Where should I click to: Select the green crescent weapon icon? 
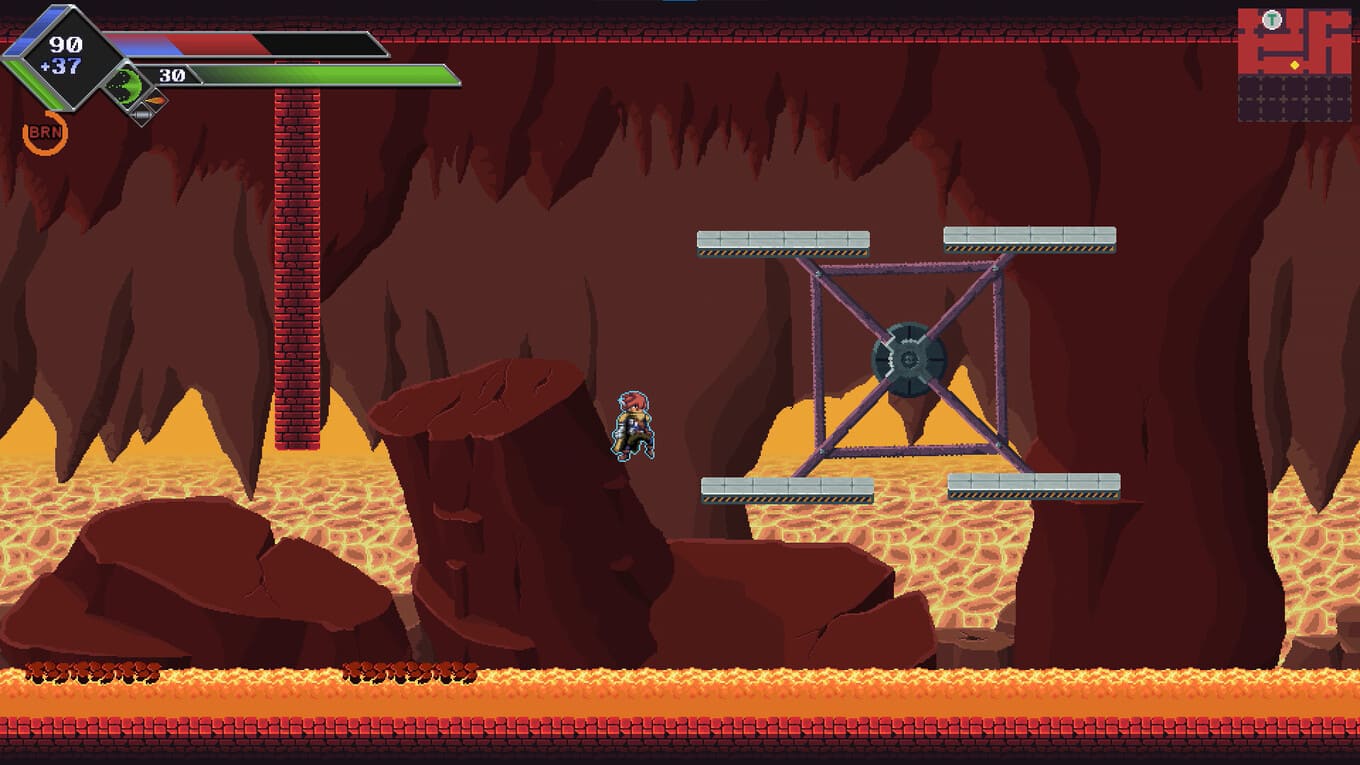(125, 83)
